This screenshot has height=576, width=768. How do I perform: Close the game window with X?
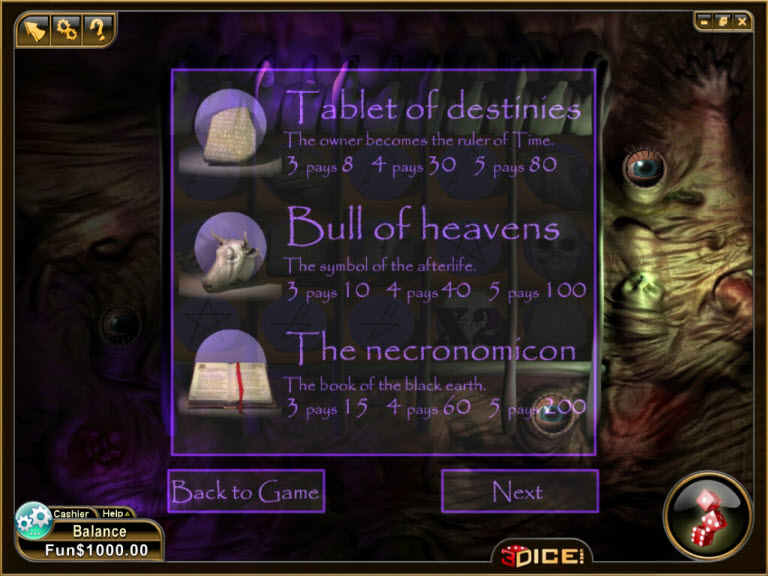coord(741,20)
